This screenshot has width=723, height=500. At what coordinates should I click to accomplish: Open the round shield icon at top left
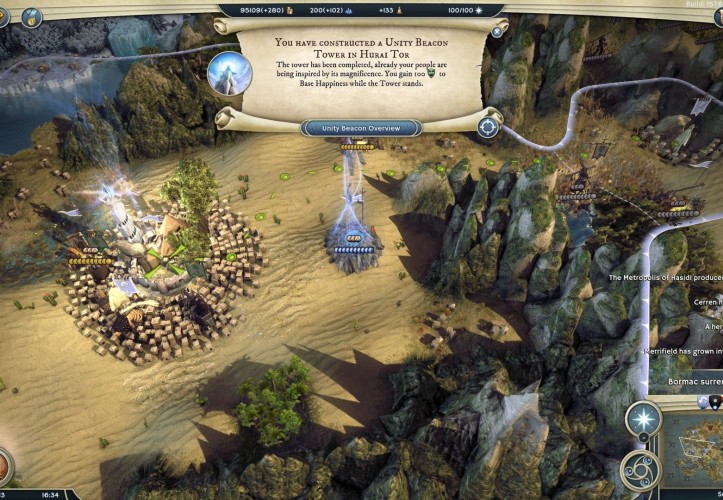tap(31, 17)
